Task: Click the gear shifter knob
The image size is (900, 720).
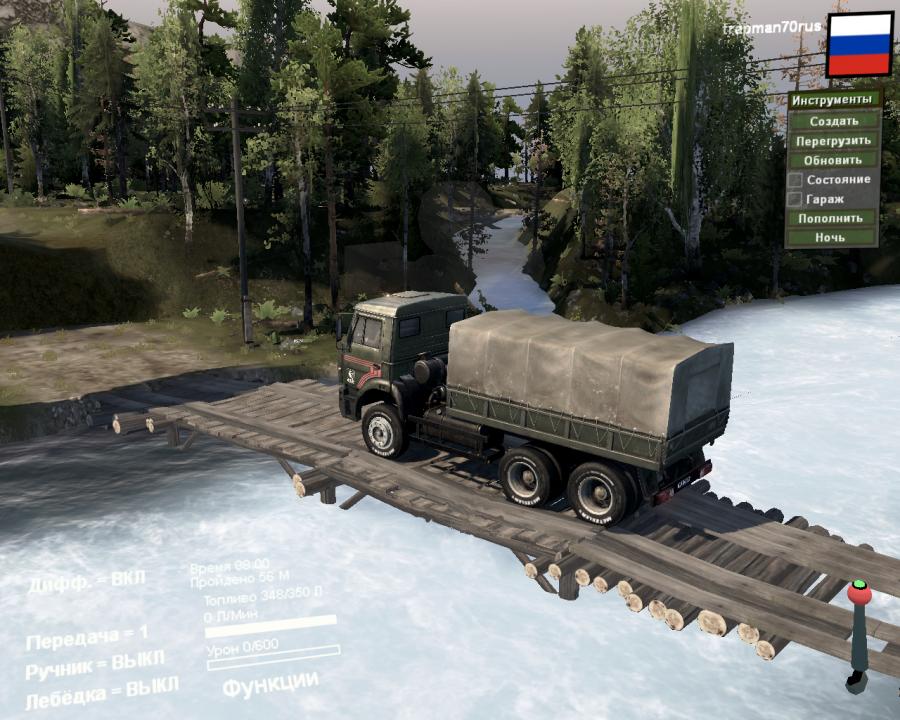Action: point(858,593)
